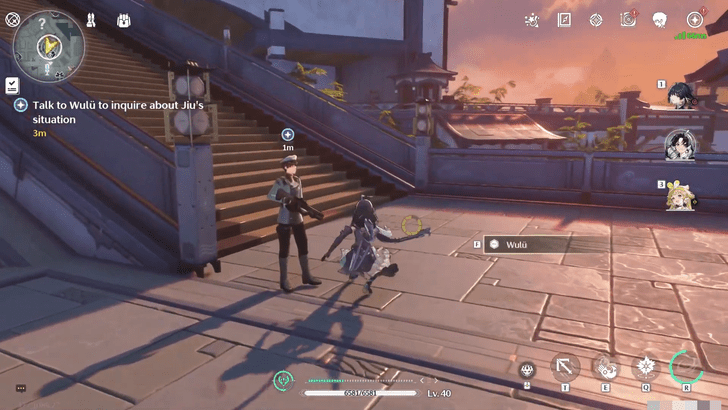
Task: Open the backpack icon near the minimap
Action: point(124,20)
